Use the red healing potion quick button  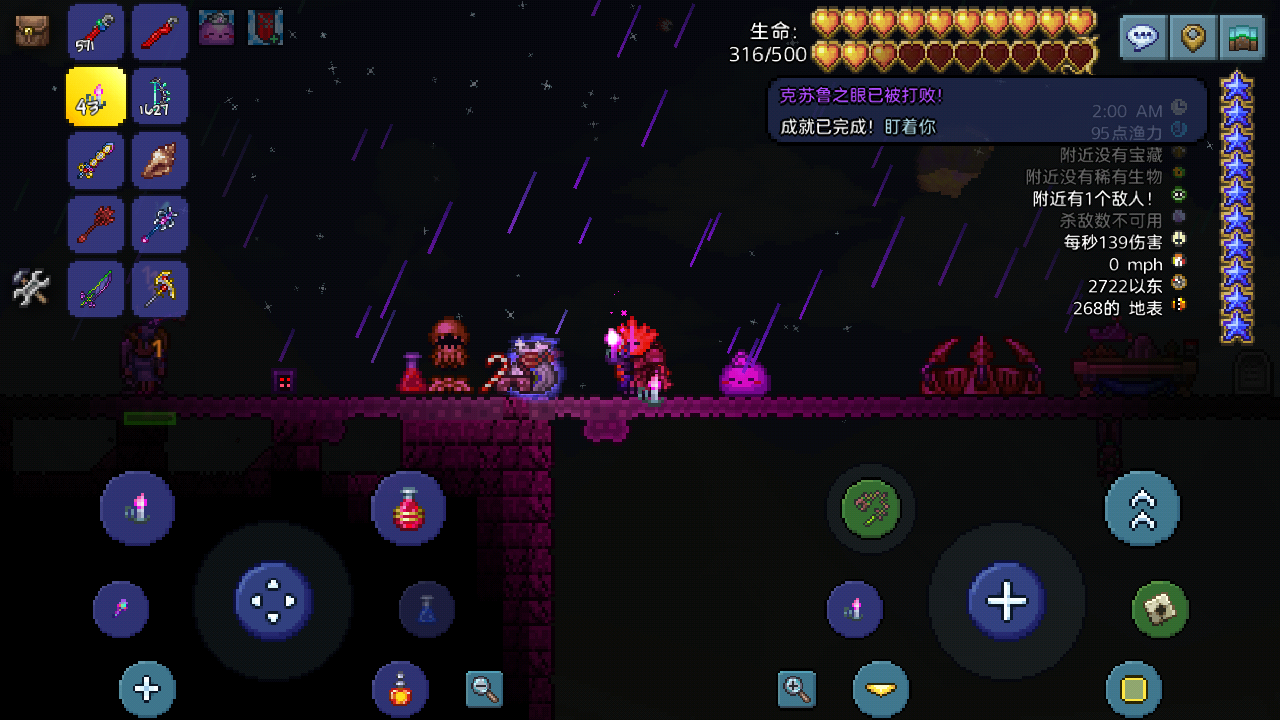(x=408, y=508)
